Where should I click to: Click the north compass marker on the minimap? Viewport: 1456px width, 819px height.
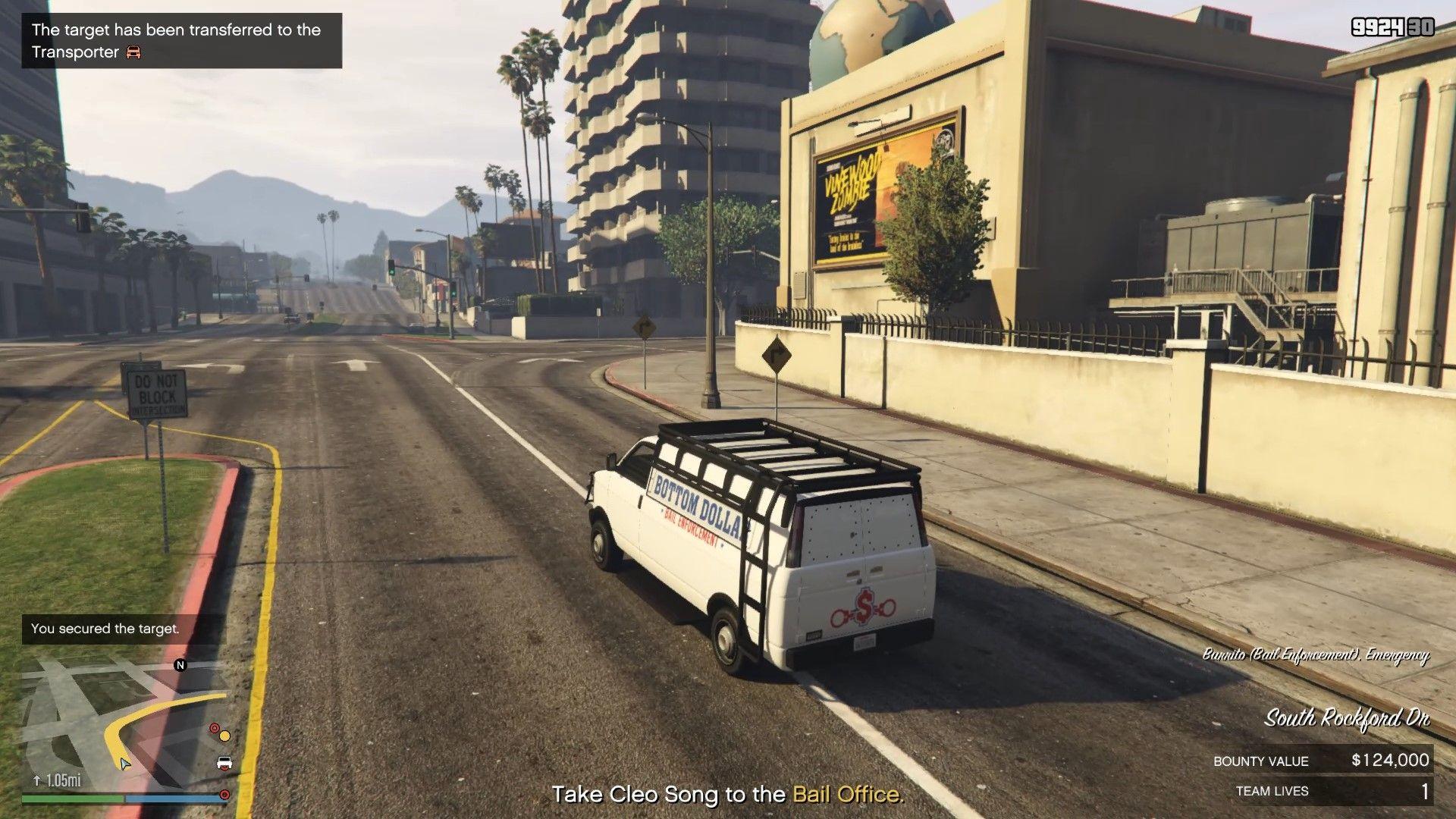tap(180, 666)
